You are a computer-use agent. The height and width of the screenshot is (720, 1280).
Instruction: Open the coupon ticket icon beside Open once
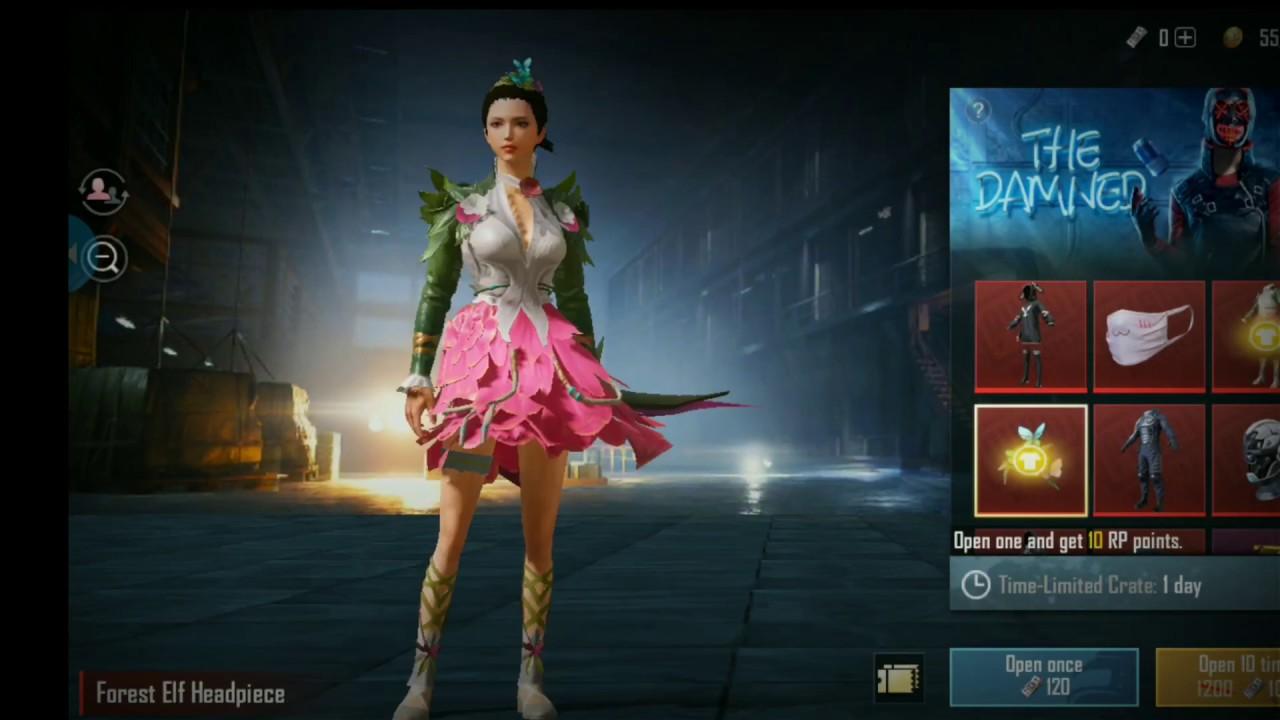click(897, 679)
